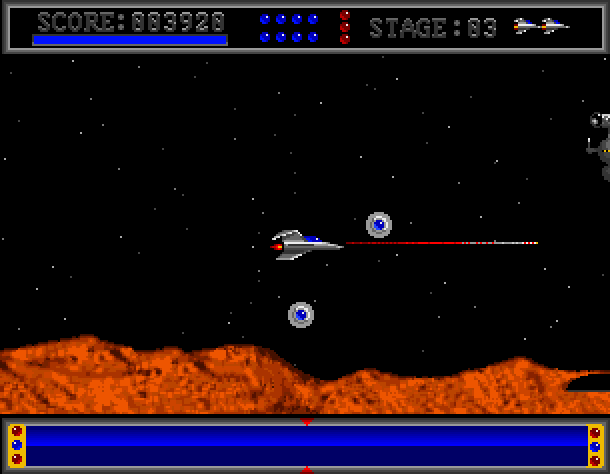Click the red orb column indicator

tap(345, 27)
